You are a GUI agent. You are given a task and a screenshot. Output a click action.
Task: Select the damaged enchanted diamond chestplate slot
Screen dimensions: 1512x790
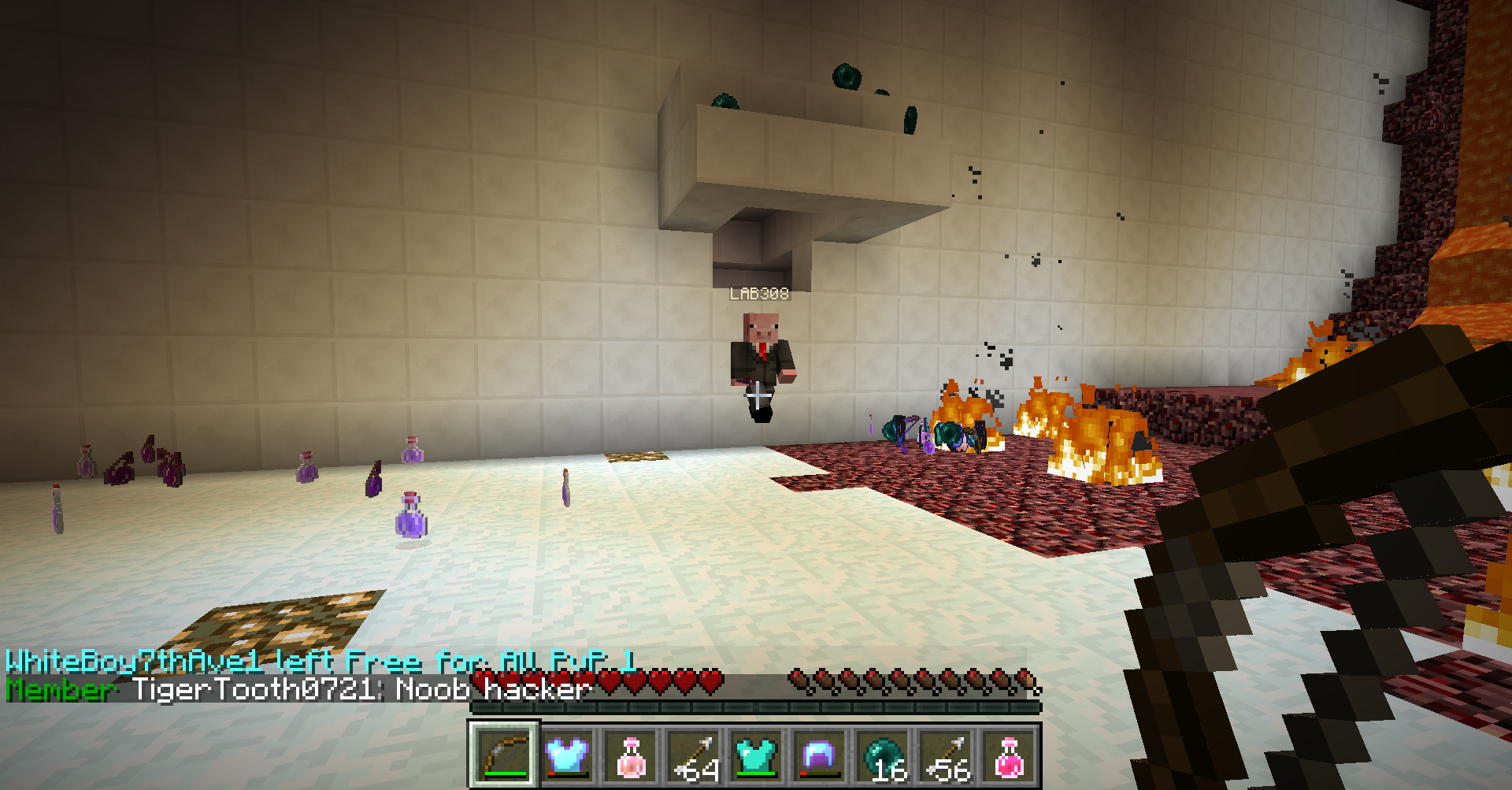(568, 755)
